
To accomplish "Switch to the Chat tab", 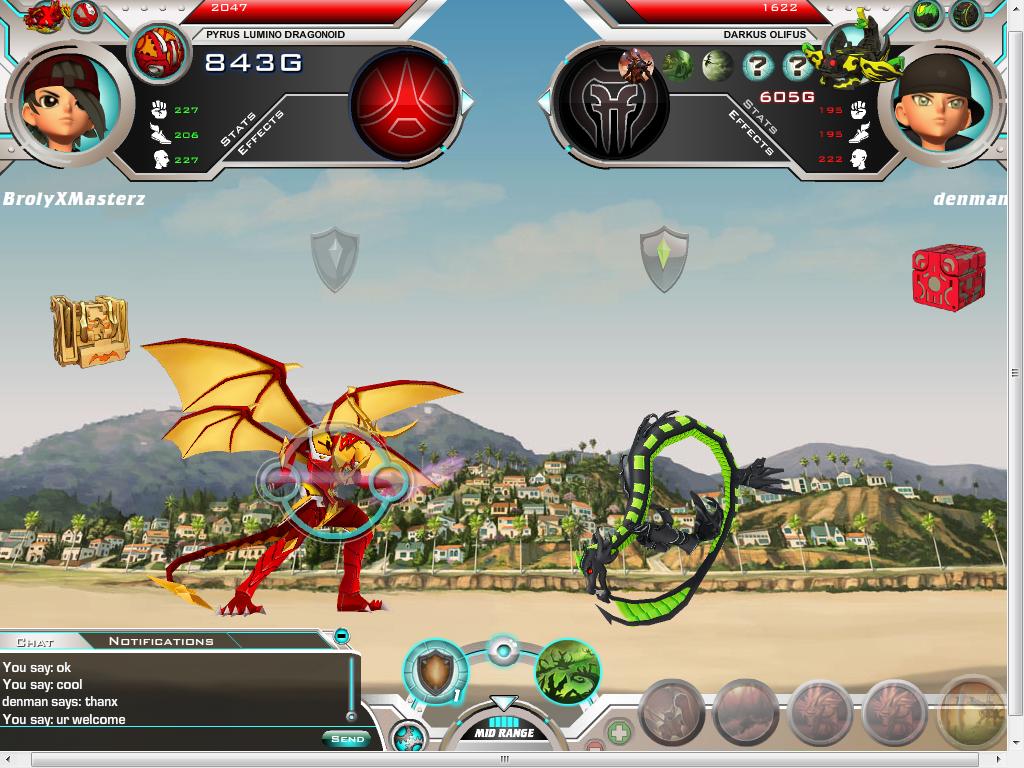I will [35, 641].
